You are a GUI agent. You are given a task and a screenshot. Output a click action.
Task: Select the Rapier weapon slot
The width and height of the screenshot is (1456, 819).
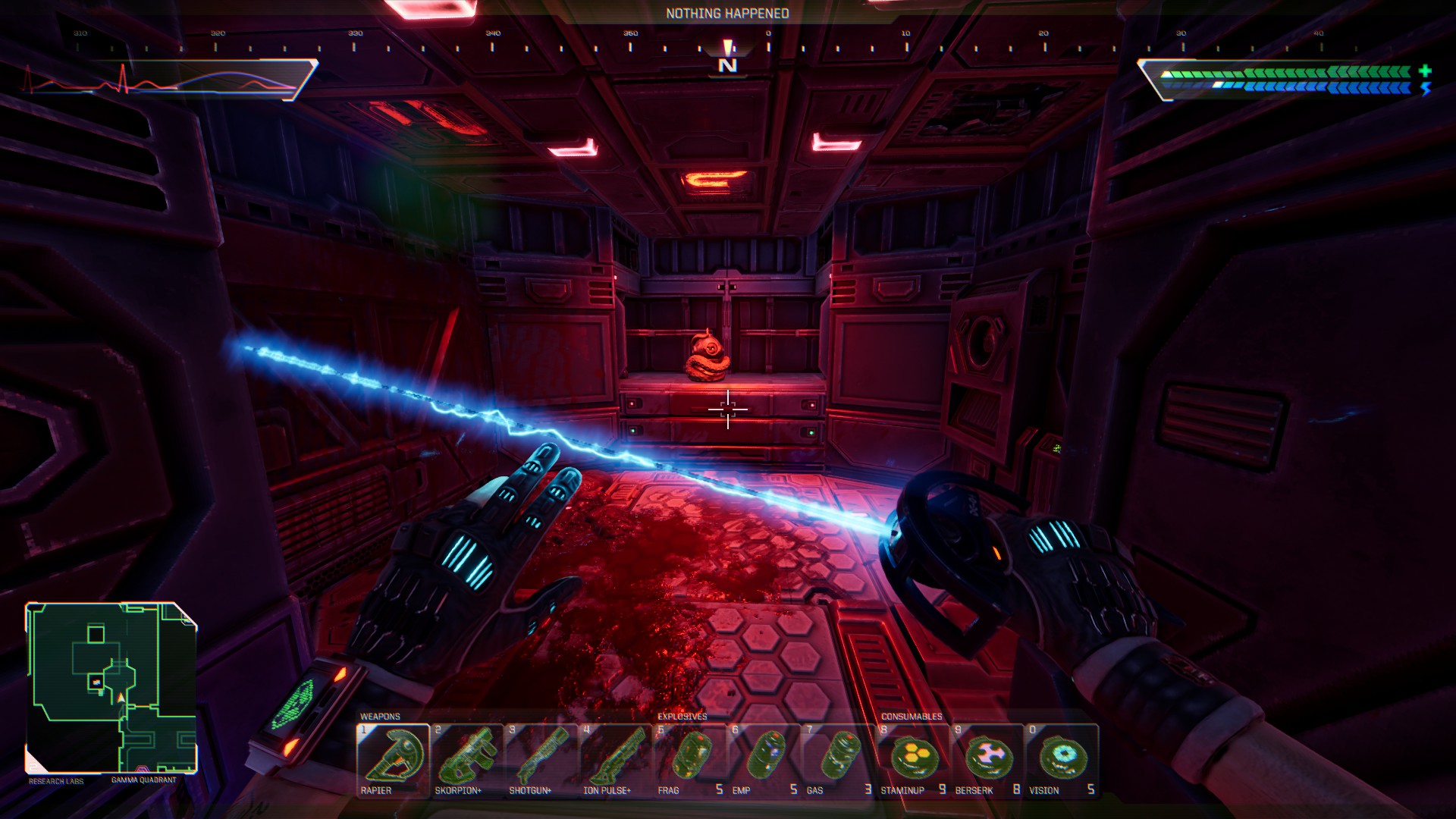pyautogui.click(x=393, y=759)
